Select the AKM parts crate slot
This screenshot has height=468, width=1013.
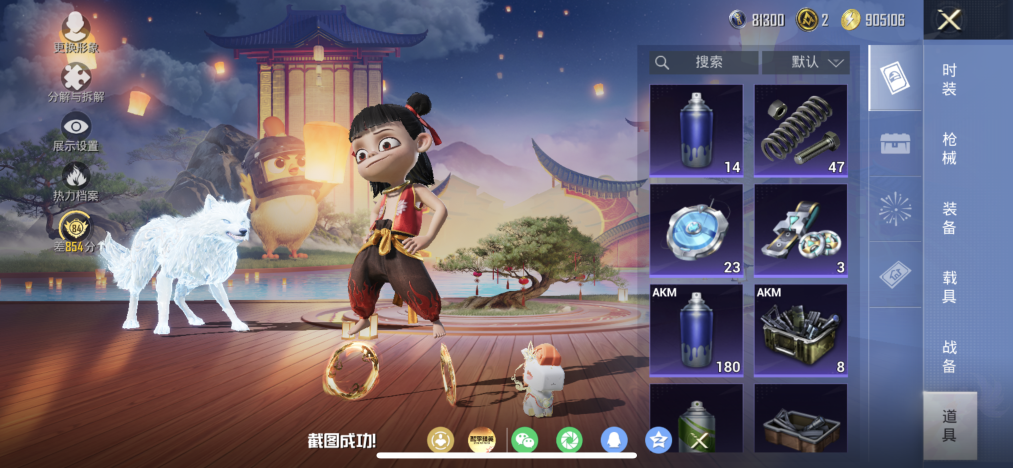[801, 329]
